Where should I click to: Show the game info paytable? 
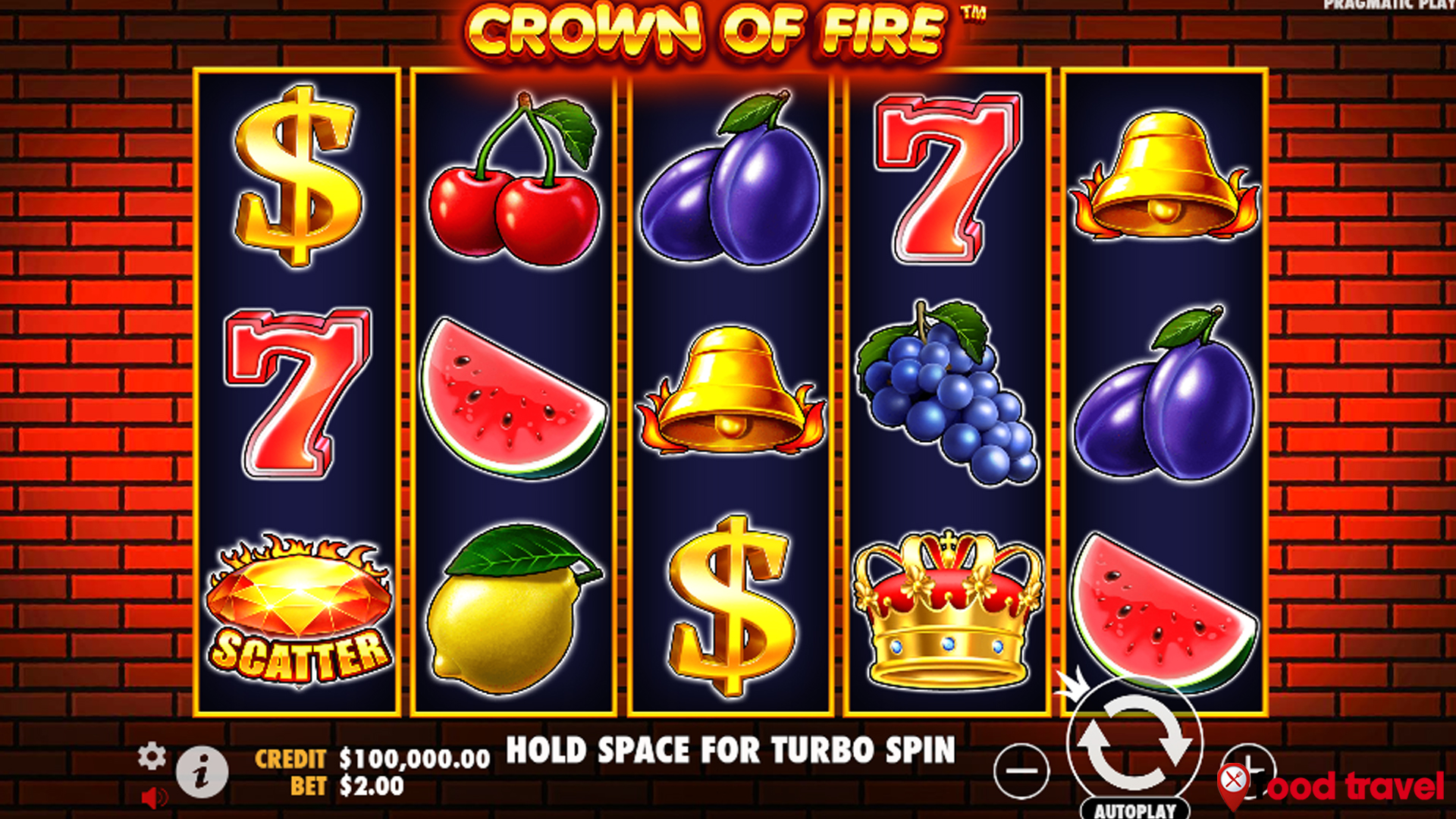click(202, 773)
